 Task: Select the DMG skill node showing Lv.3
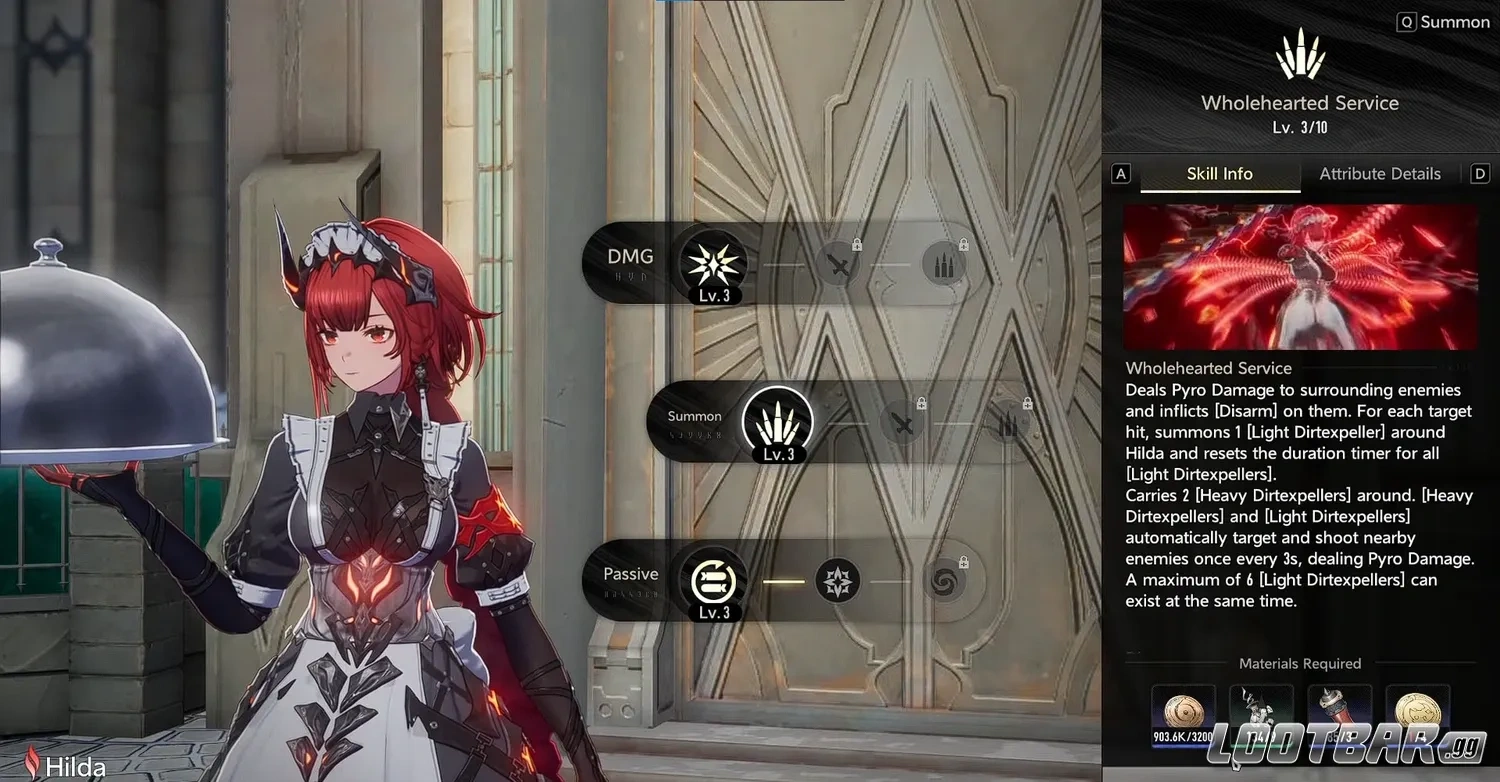pos(712,265)
